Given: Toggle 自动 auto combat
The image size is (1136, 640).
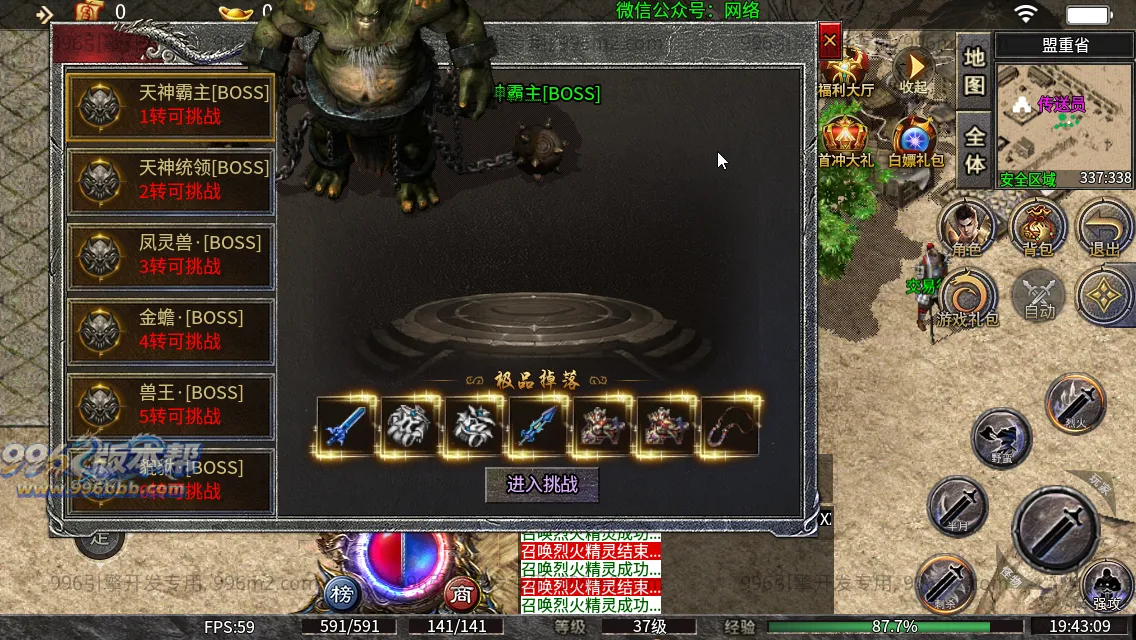Looking at the screenshot, I should coord(1039,297).
